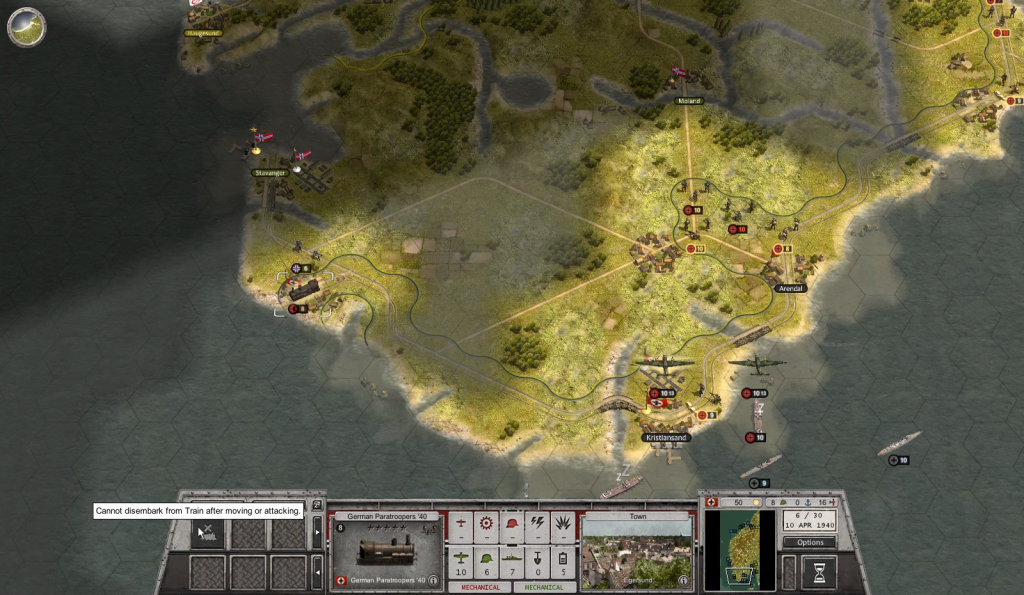End the turn with the hourglass button
Image resolution: width=1024 pixels, height=595 pixels.
tap(818, 572)
